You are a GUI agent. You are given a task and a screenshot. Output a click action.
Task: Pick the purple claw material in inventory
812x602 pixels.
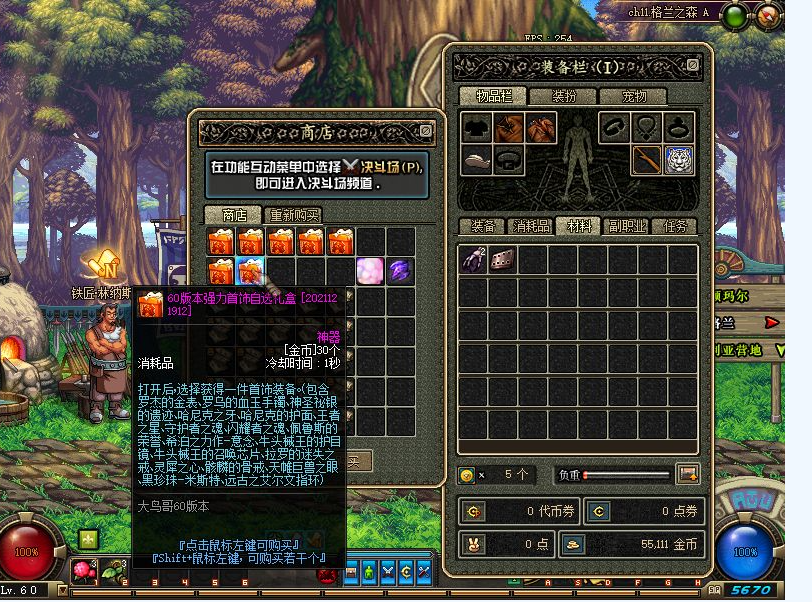[x=473, y=260]
